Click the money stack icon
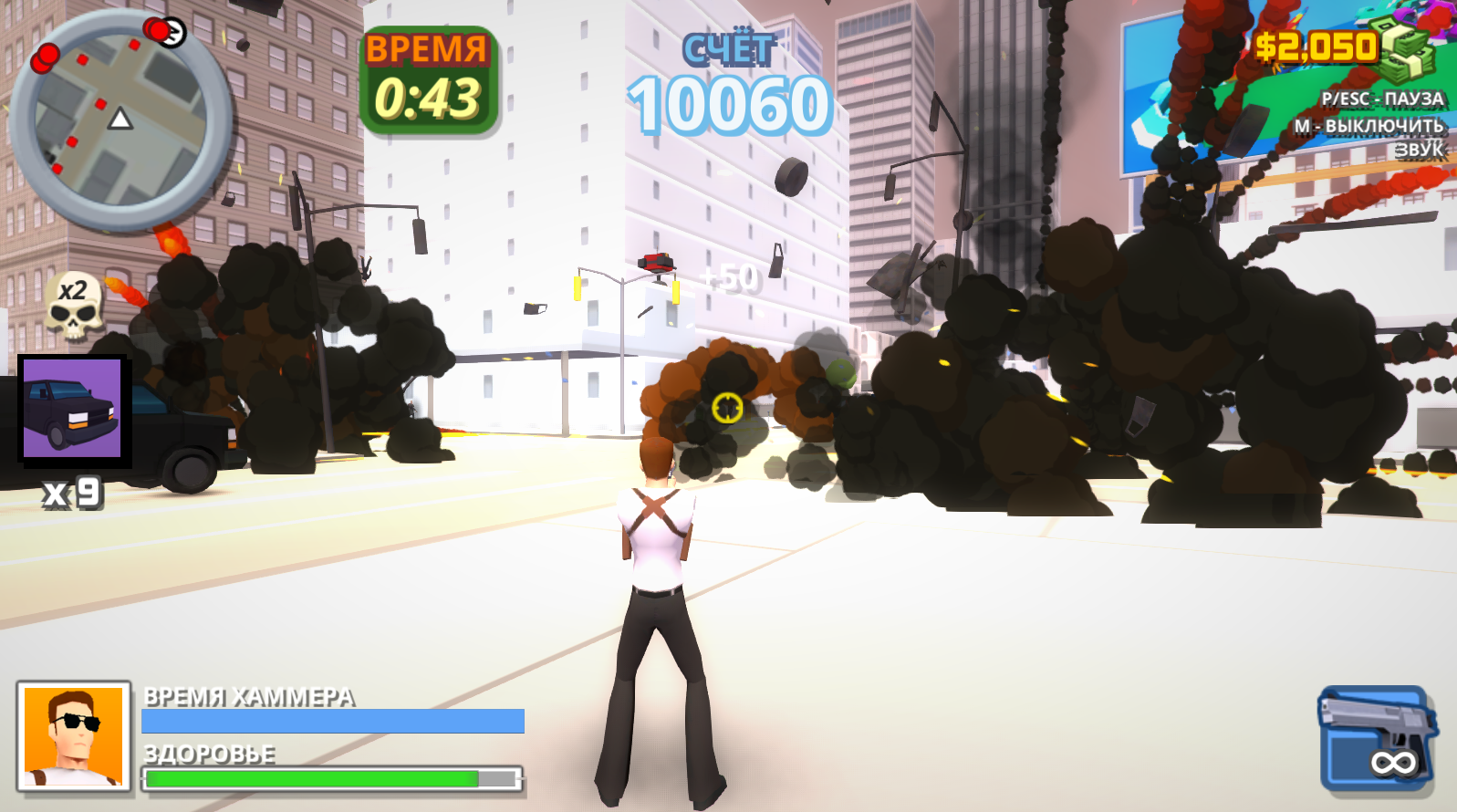The height and width of the screenshot is (812, 1457). [1405, 50]
